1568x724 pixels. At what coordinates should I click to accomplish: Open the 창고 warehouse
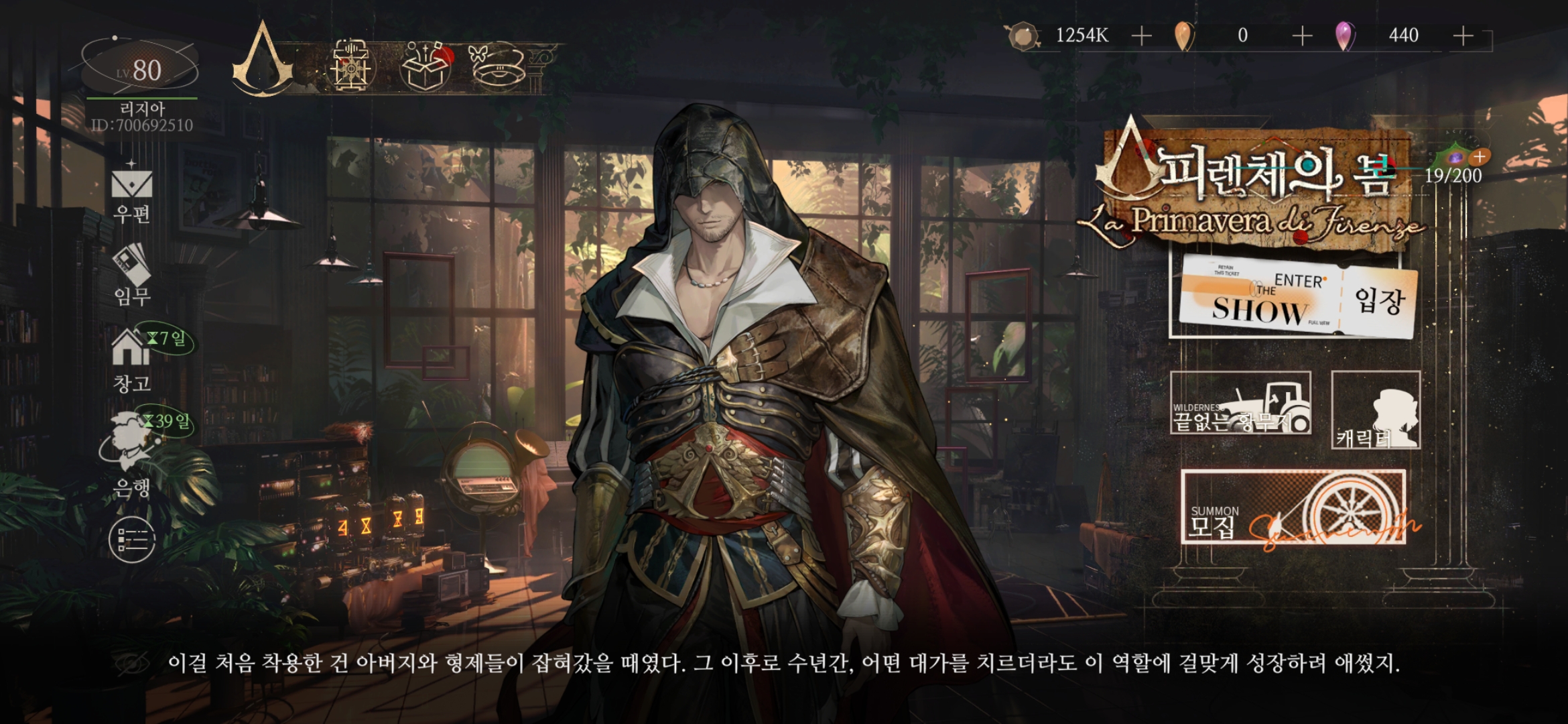pyautogui.click(x=132, y=359)
